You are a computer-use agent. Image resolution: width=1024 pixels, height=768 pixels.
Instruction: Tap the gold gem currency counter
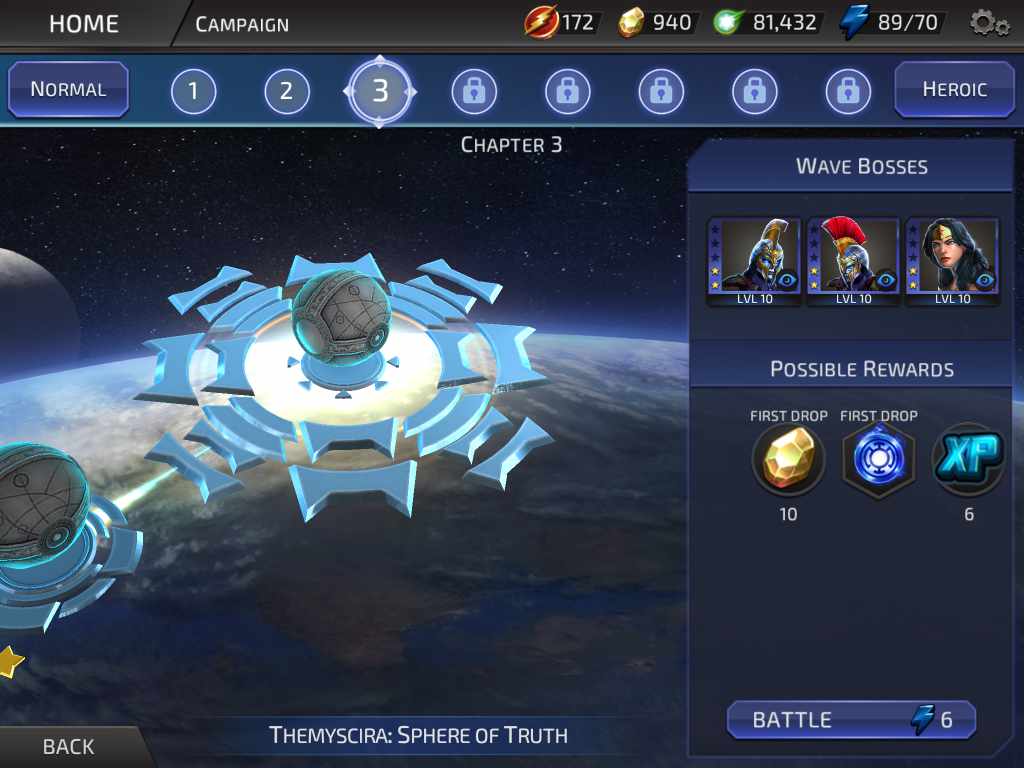(x=655, y=23)
